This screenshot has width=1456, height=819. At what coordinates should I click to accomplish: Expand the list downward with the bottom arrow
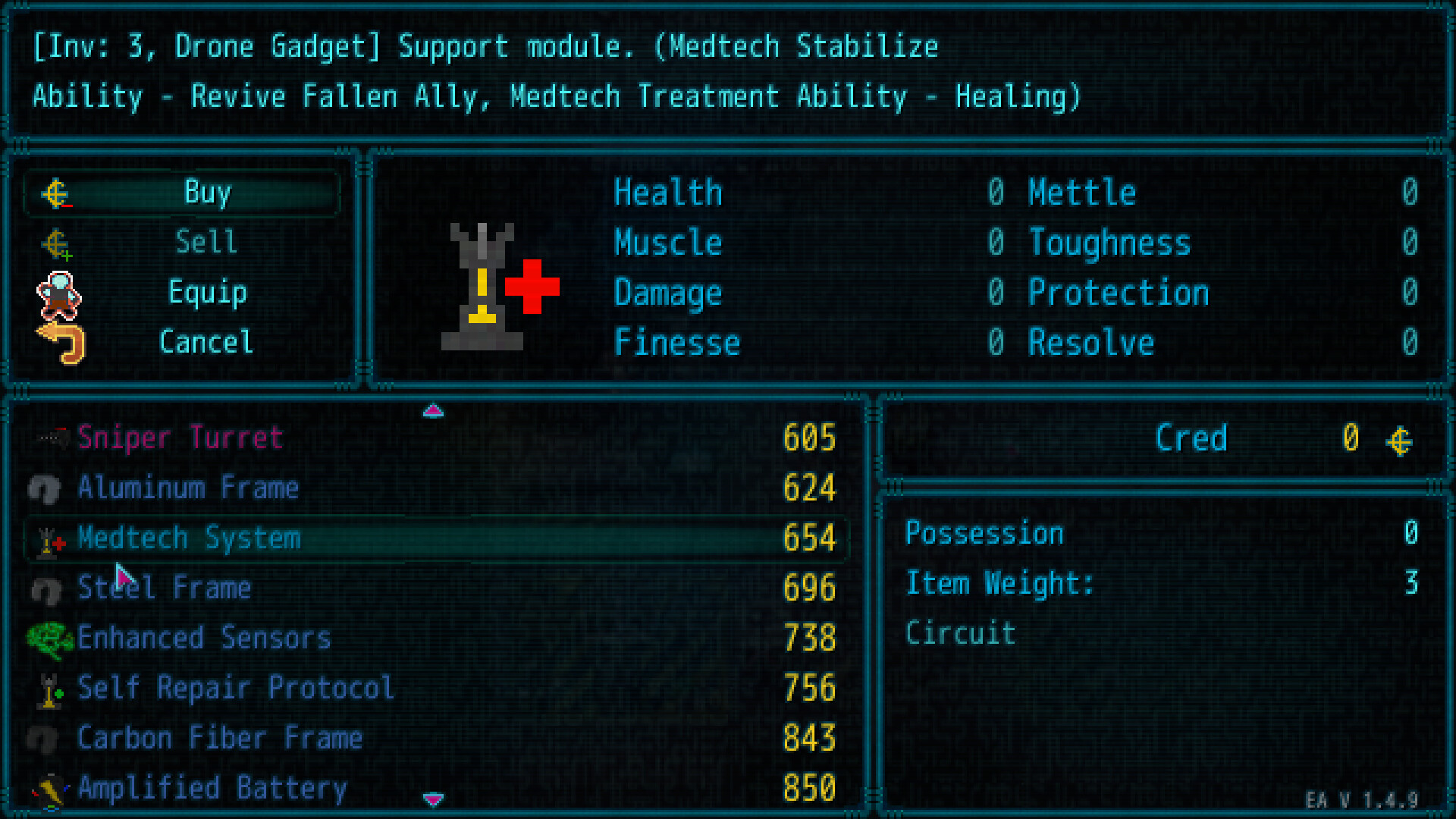pyautogui.click(x=433, y=799)
